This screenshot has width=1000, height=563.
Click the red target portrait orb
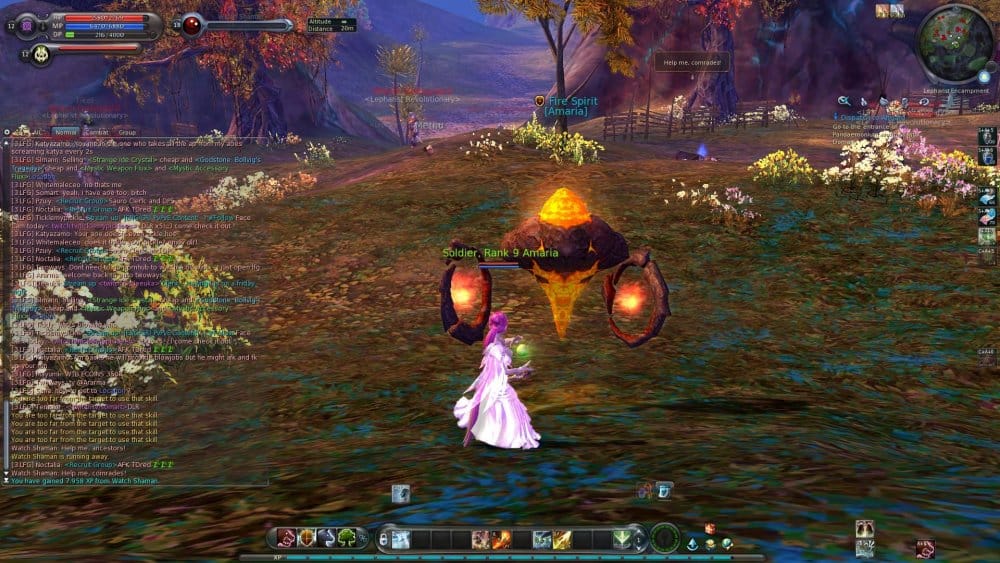tap(191, 25)
